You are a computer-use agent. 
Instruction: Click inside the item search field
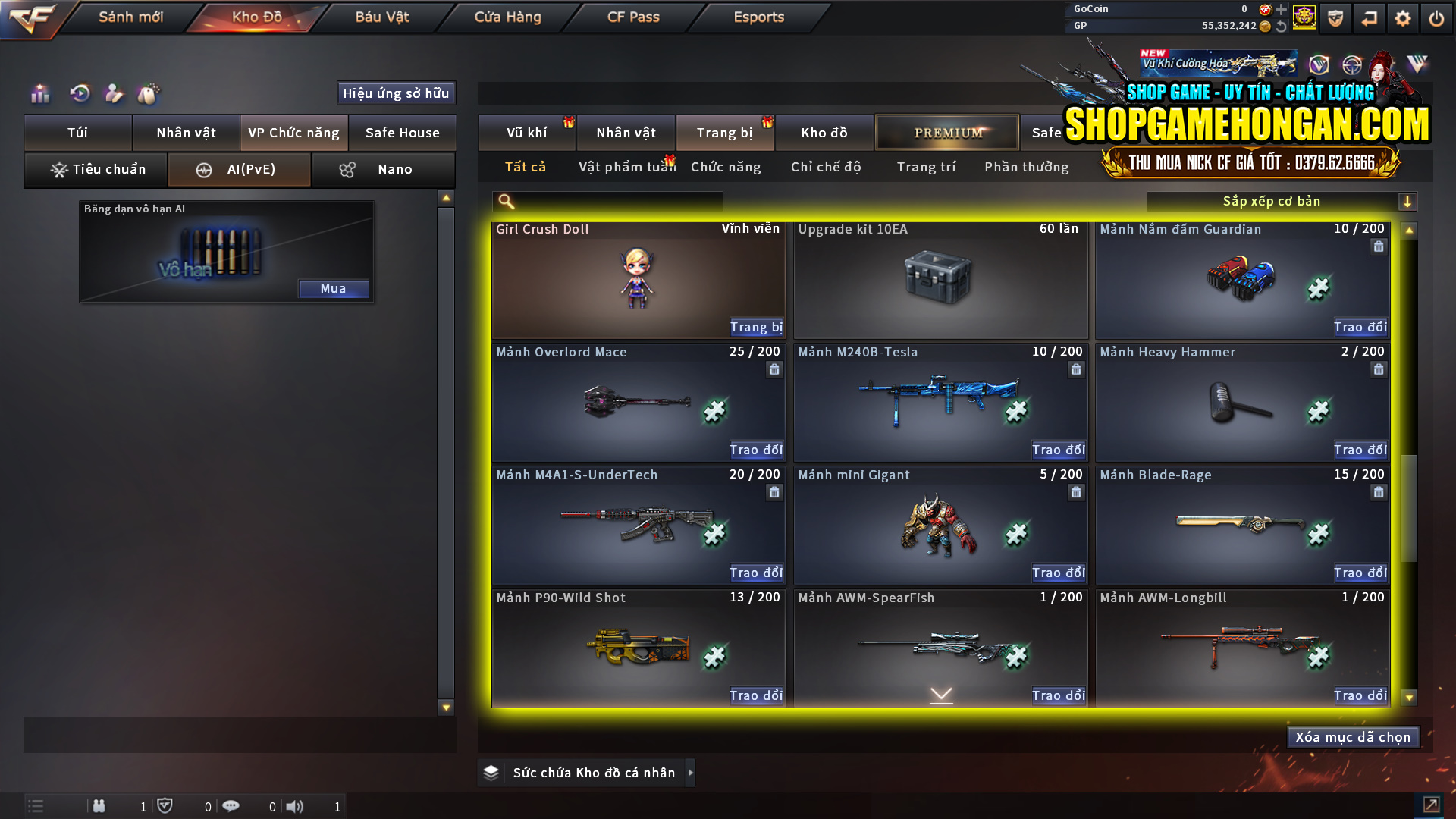607,202
